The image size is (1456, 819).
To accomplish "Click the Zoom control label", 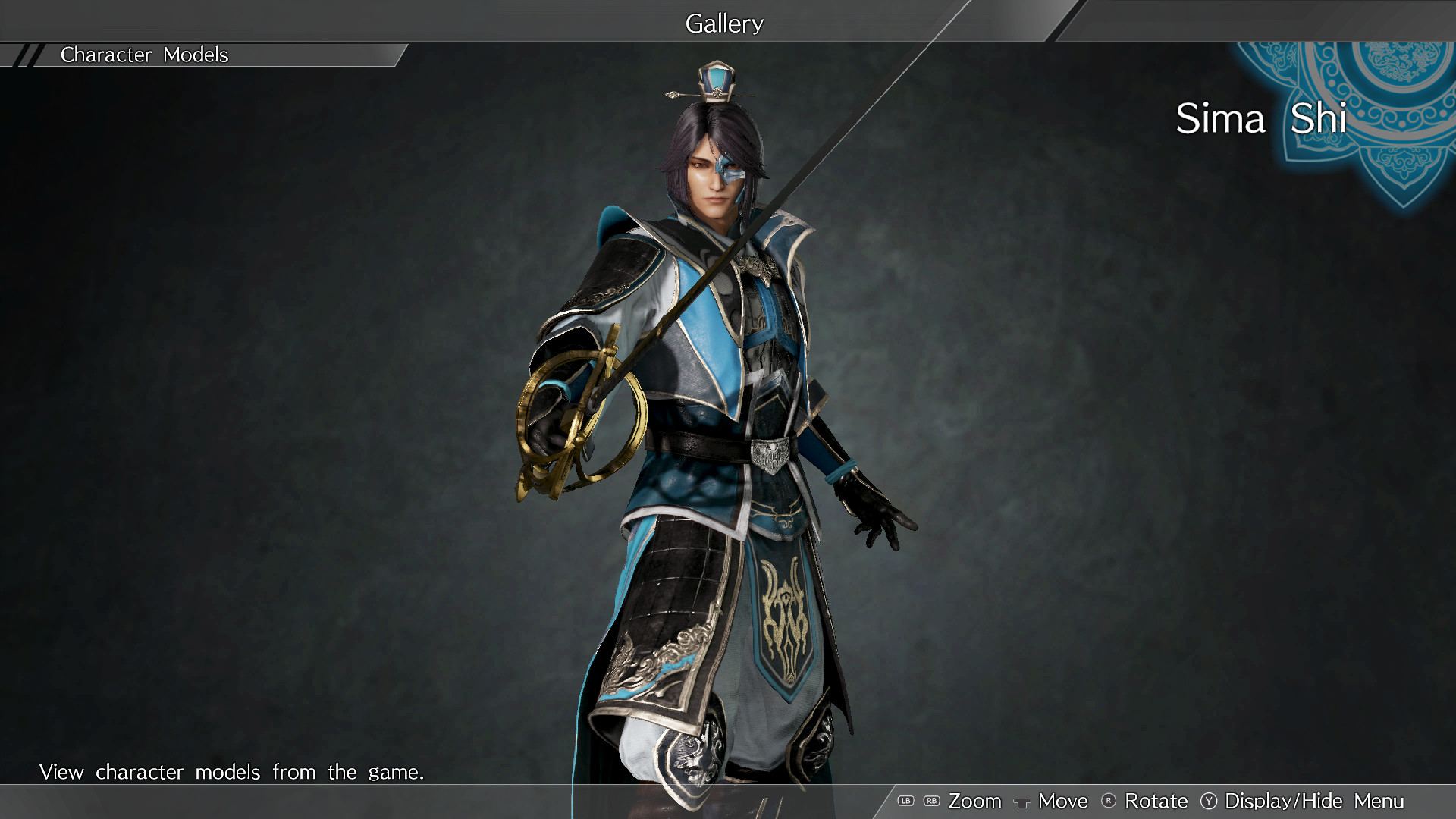I will (976, 802).
